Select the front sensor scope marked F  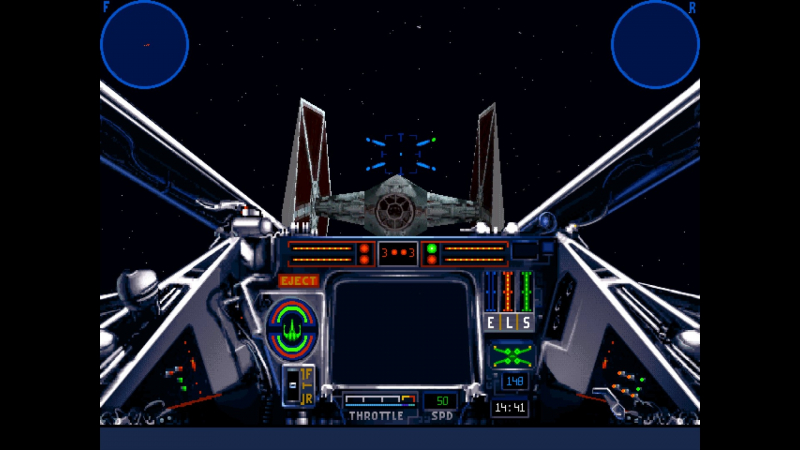coord(144,44)
